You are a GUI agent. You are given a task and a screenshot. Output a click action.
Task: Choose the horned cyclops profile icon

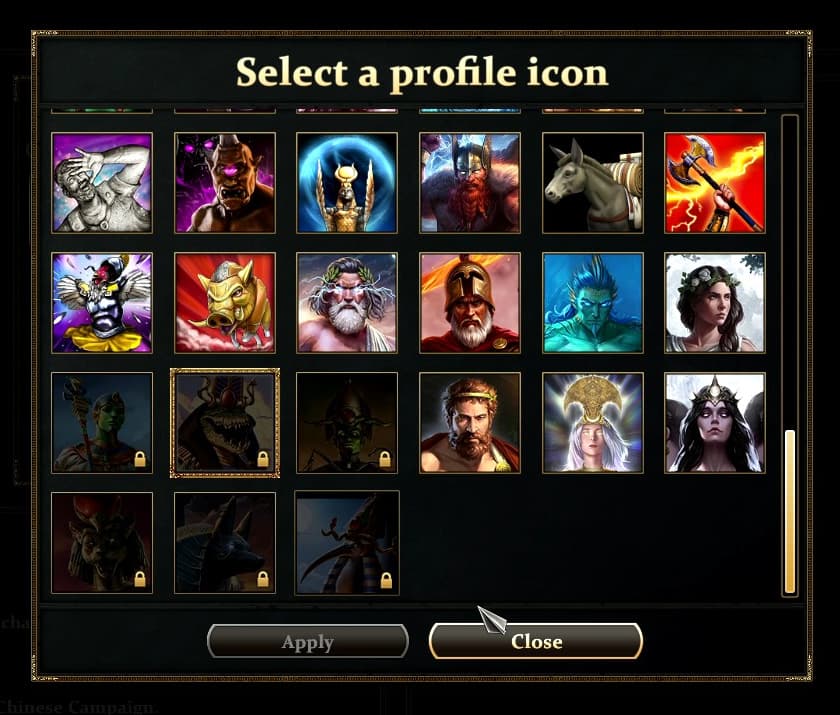pos(225,183)
